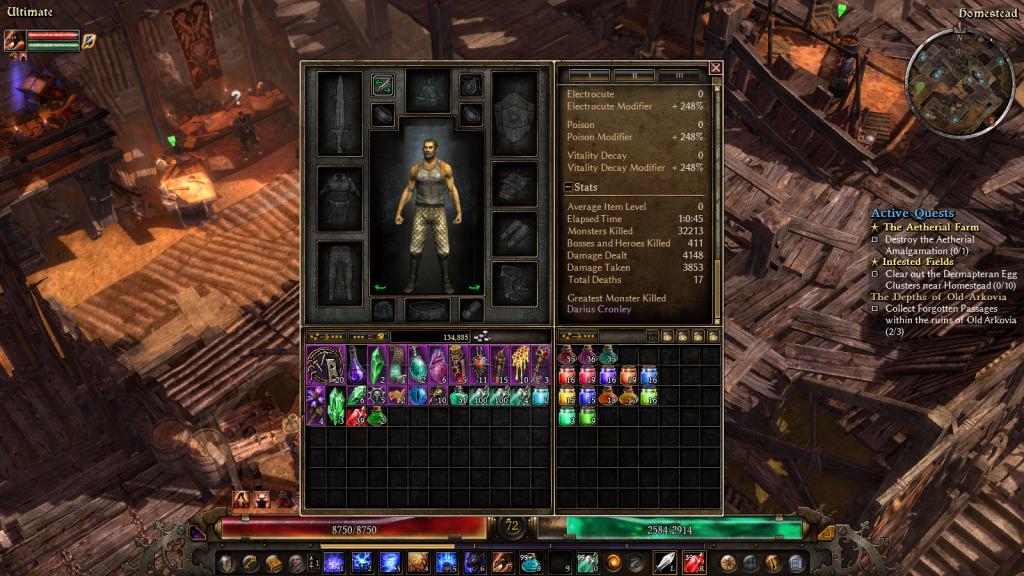
Task: Use the red health potion hotbar slot
Action: click(x=693, y=562)
